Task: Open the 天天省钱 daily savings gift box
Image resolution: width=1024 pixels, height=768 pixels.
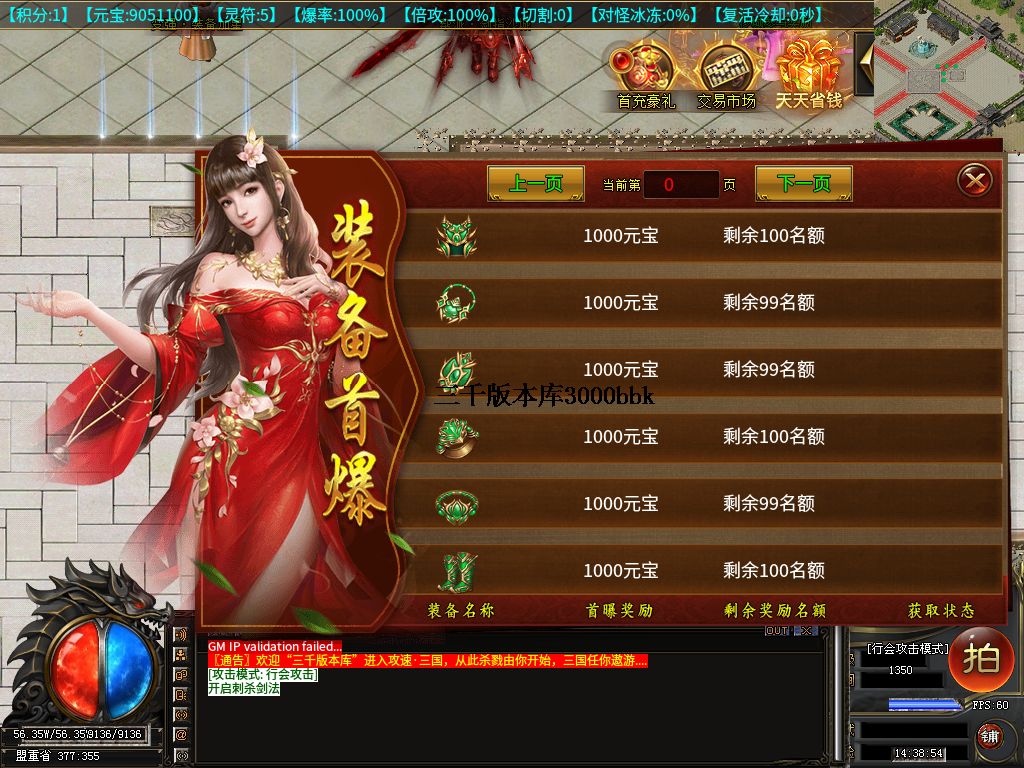Action: (x=809, y=70)
